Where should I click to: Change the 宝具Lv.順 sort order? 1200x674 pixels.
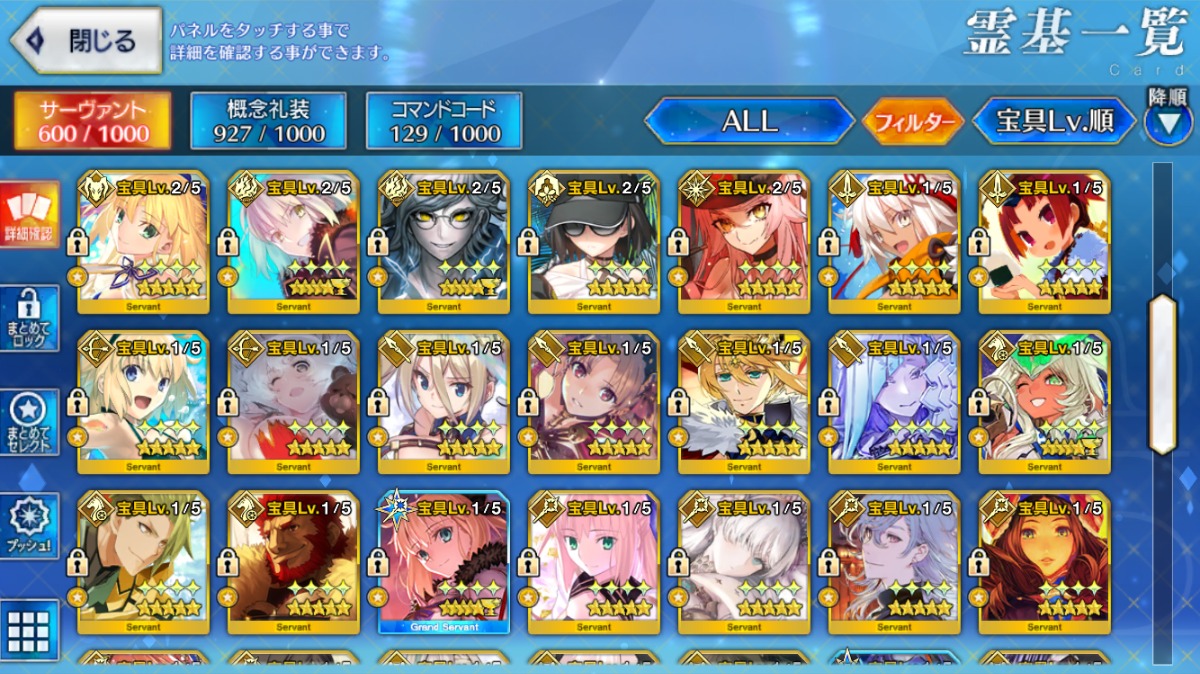click(x=1054, y=121)
